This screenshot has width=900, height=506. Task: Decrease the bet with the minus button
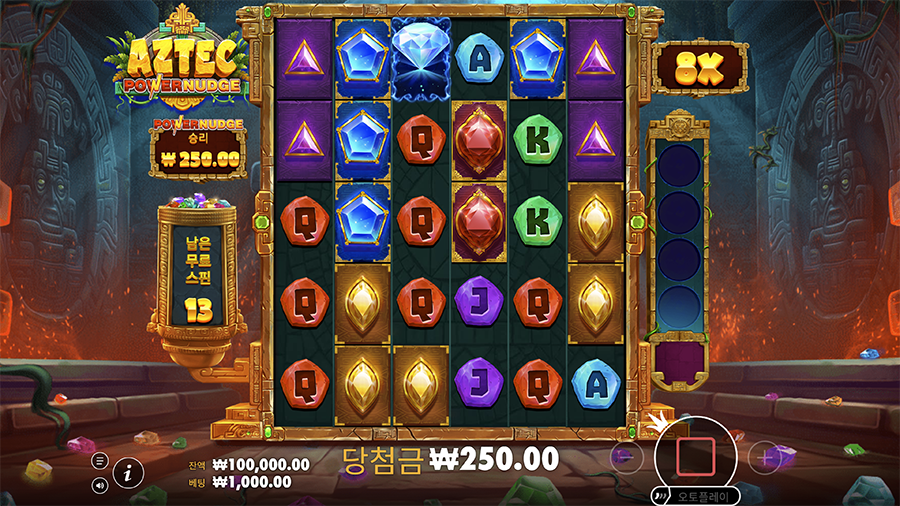click(x=626, y=457)
